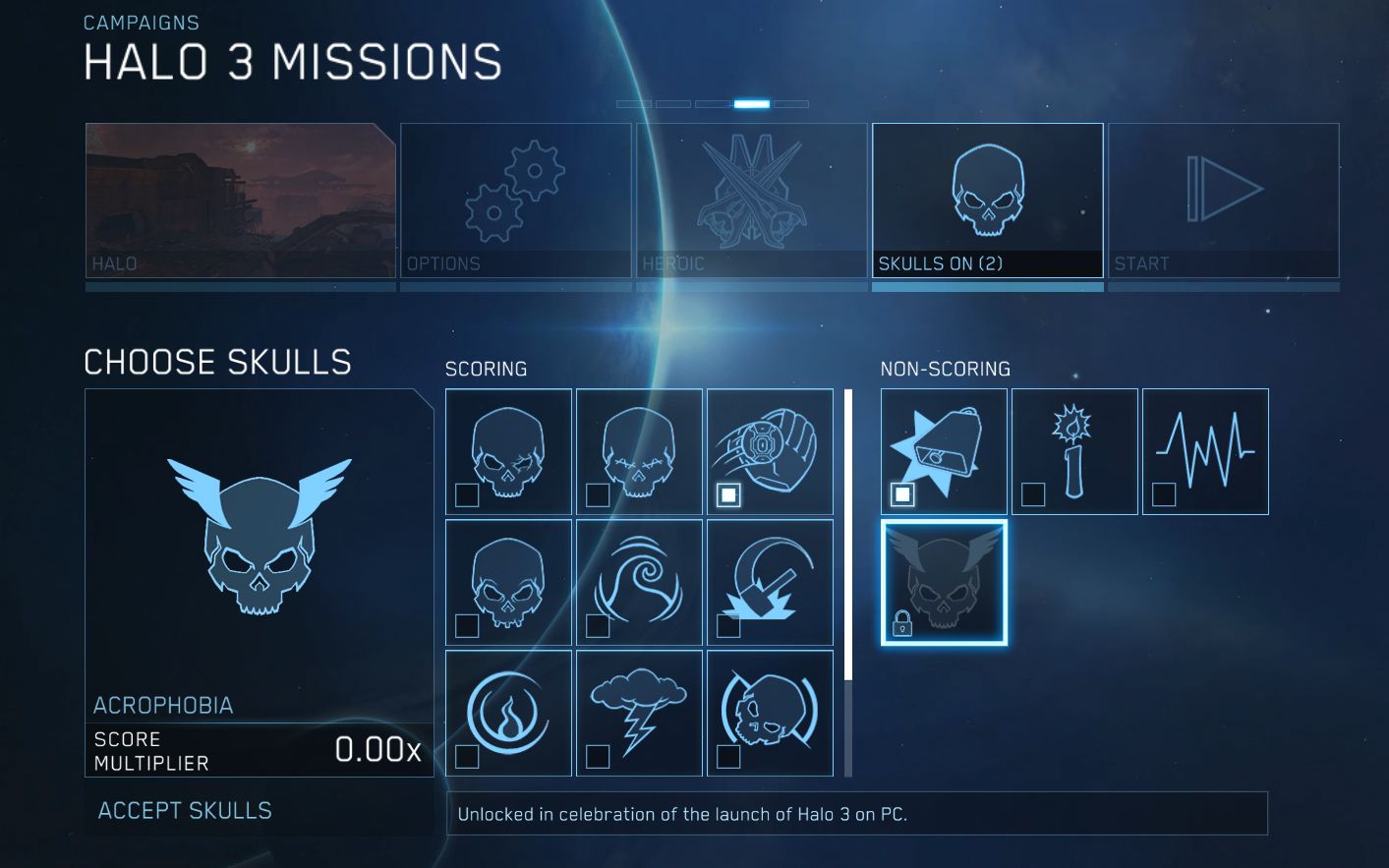Image resolution: width=1389 pixels, height=868 pixels.
Task: Uncheck the Catch skull checkbox
Action: (x=727, y=494)
